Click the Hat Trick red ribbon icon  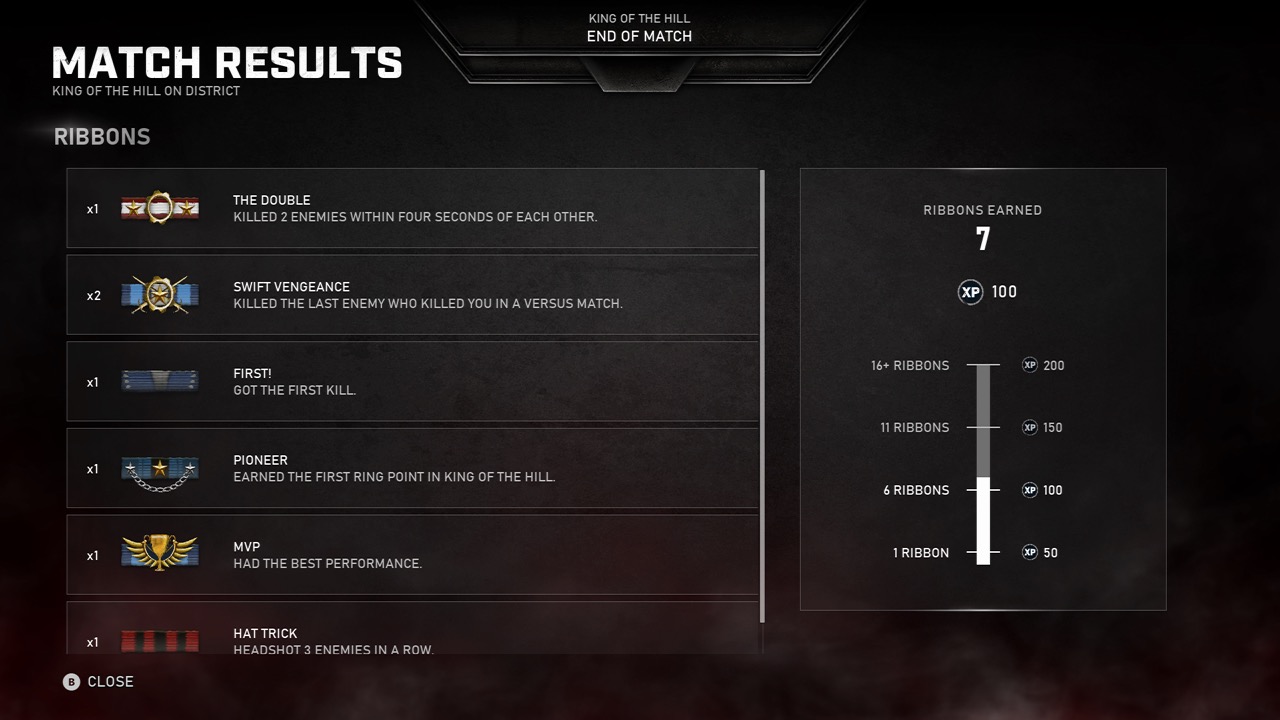159,640
